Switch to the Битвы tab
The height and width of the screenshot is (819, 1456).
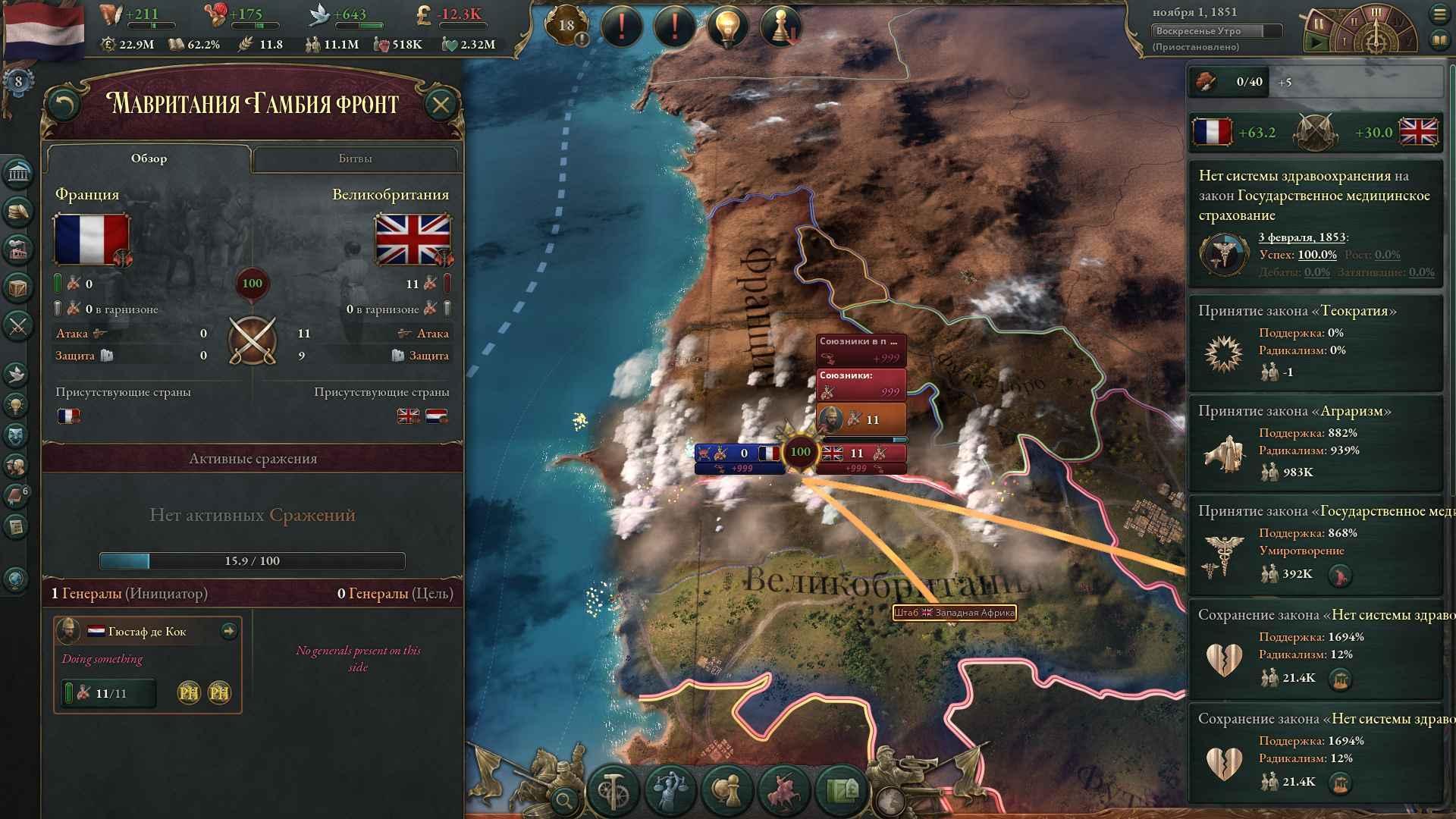355,158
